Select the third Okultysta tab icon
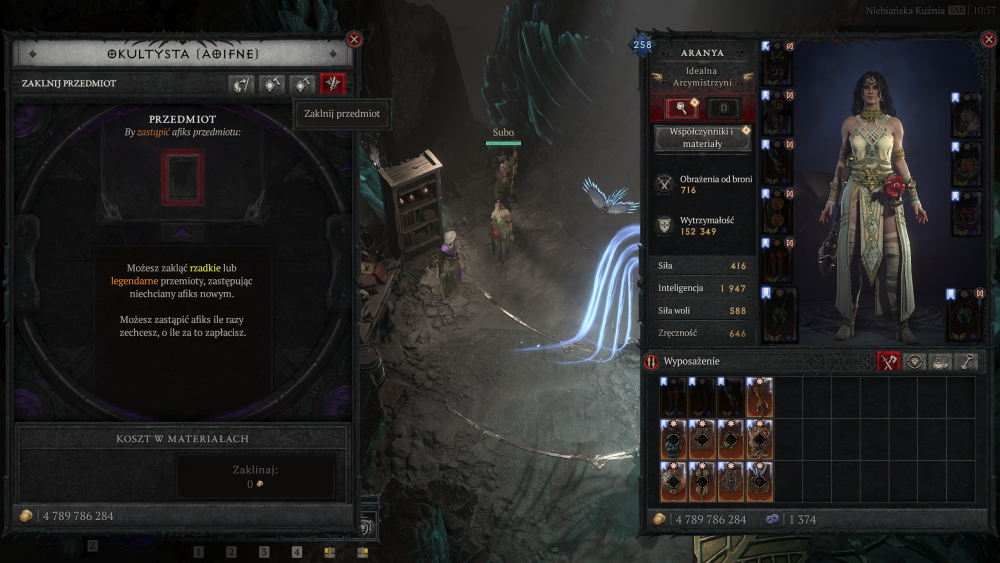1000x563 pixels. click(x=302, y=84)
